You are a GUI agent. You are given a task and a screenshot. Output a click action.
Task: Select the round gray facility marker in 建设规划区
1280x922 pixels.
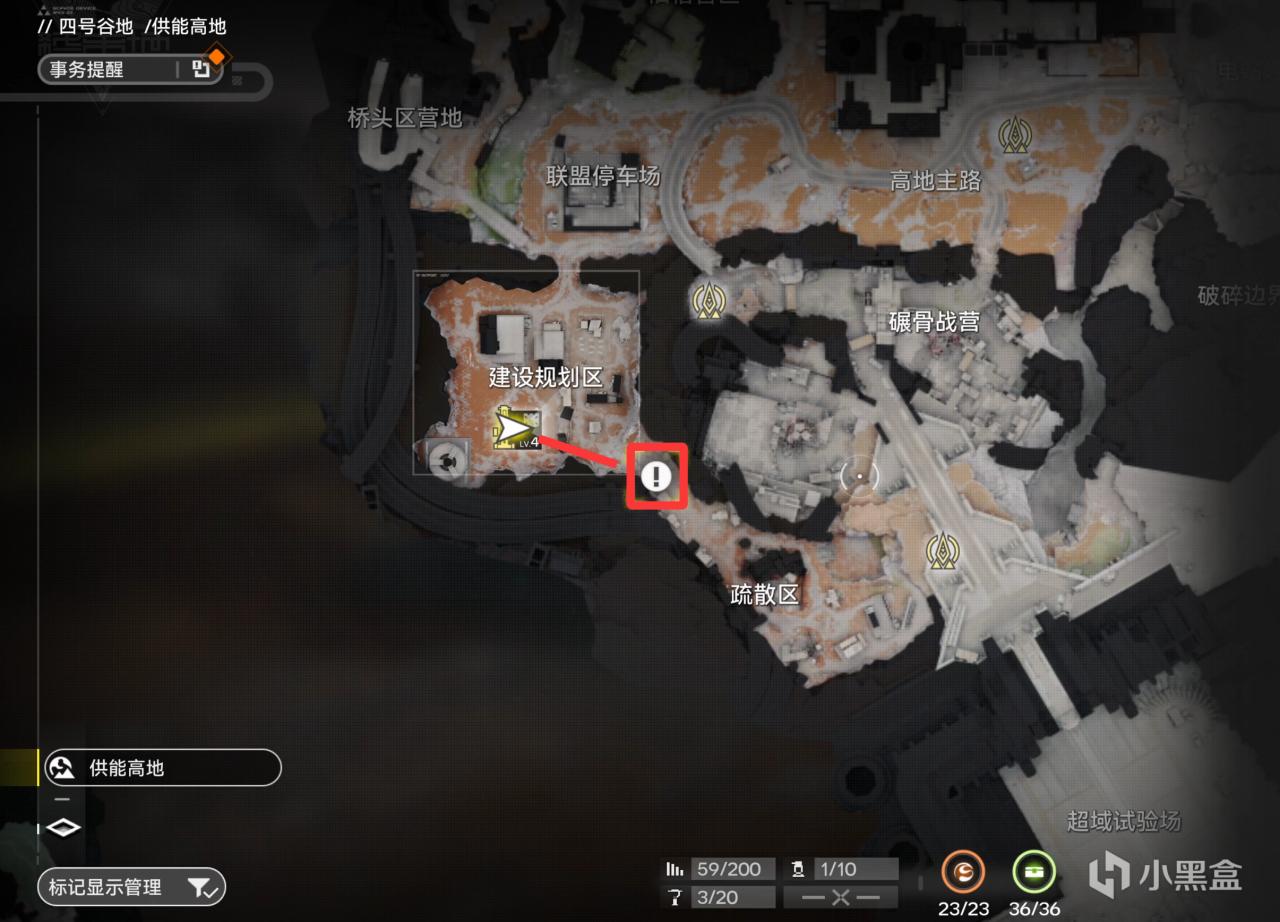click(446, 459)
